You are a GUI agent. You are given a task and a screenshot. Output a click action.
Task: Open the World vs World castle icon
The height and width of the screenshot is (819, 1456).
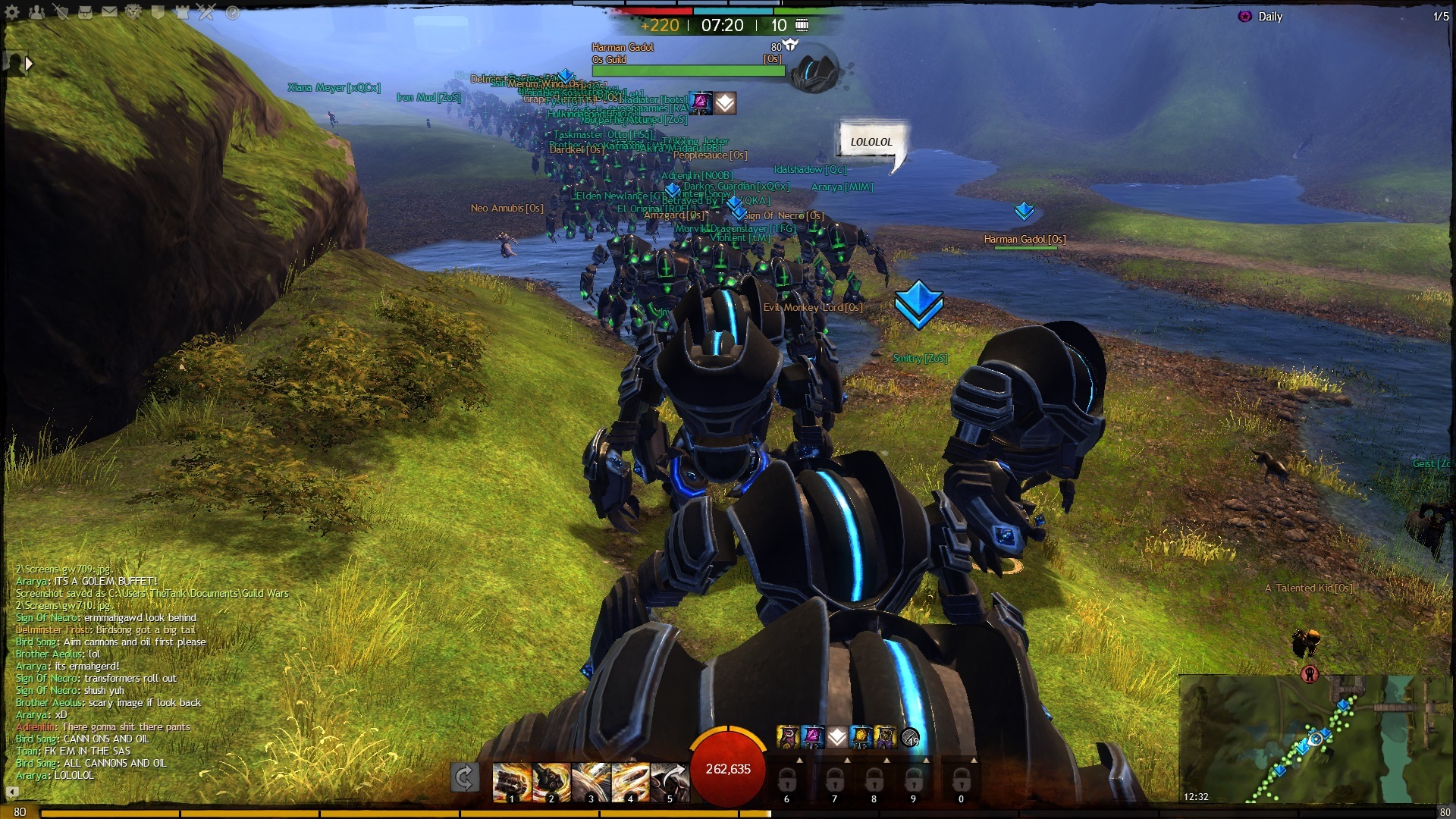pyautogui.click(x=182, y=12)
